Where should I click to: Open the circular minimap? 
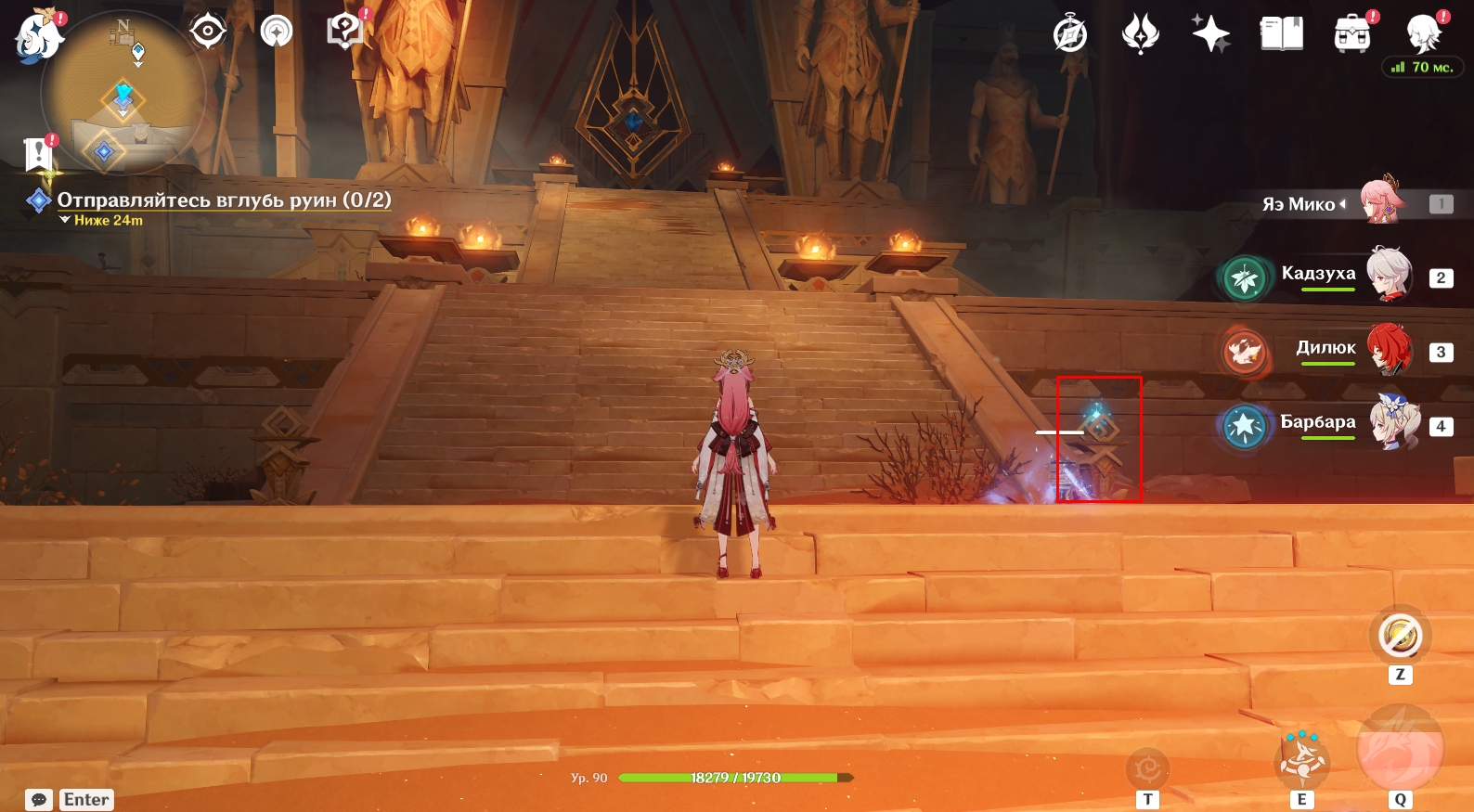click(123, 93)
